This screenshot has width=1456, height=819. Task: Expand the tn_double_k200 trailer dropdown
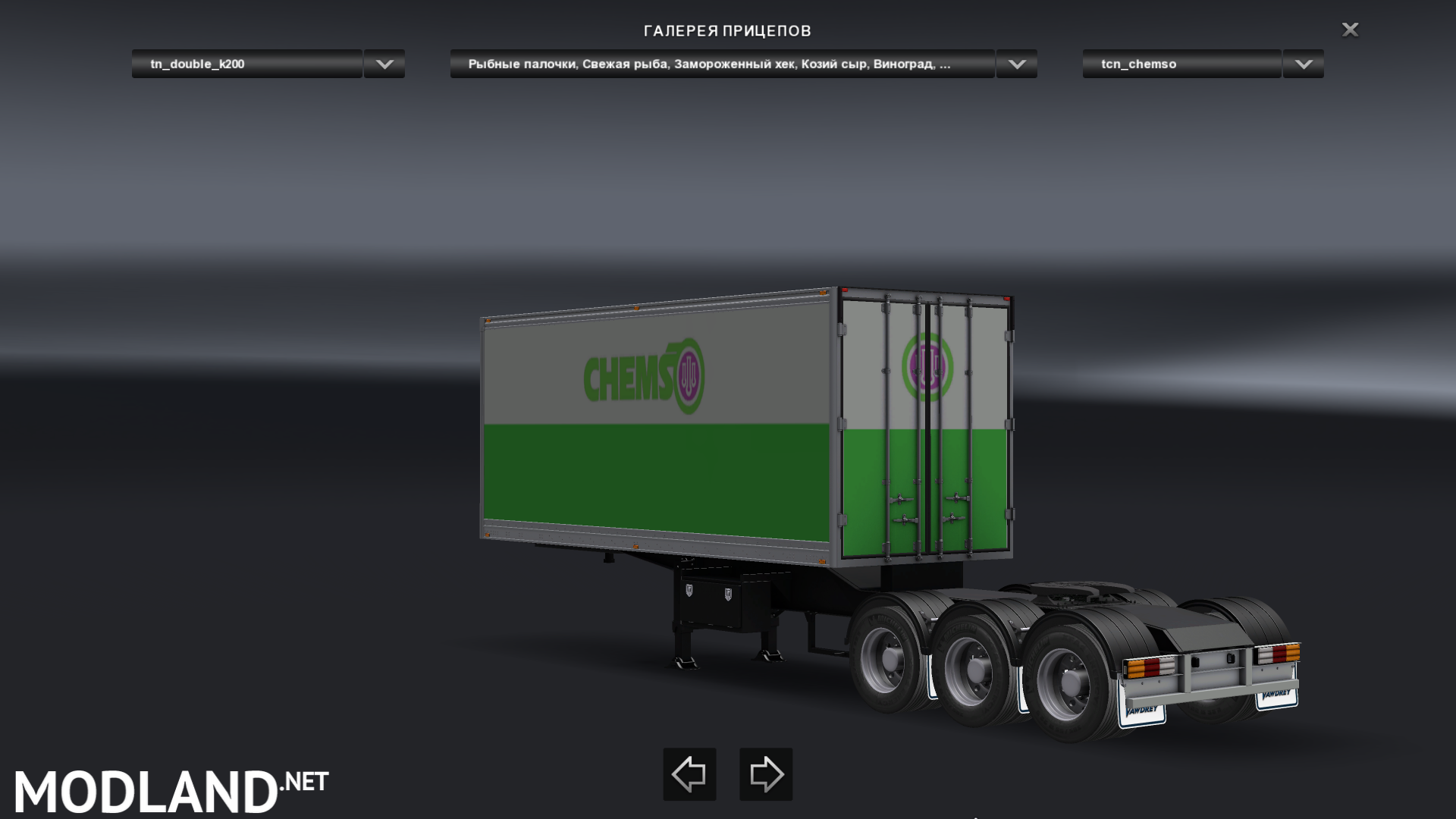click(383, 64)
